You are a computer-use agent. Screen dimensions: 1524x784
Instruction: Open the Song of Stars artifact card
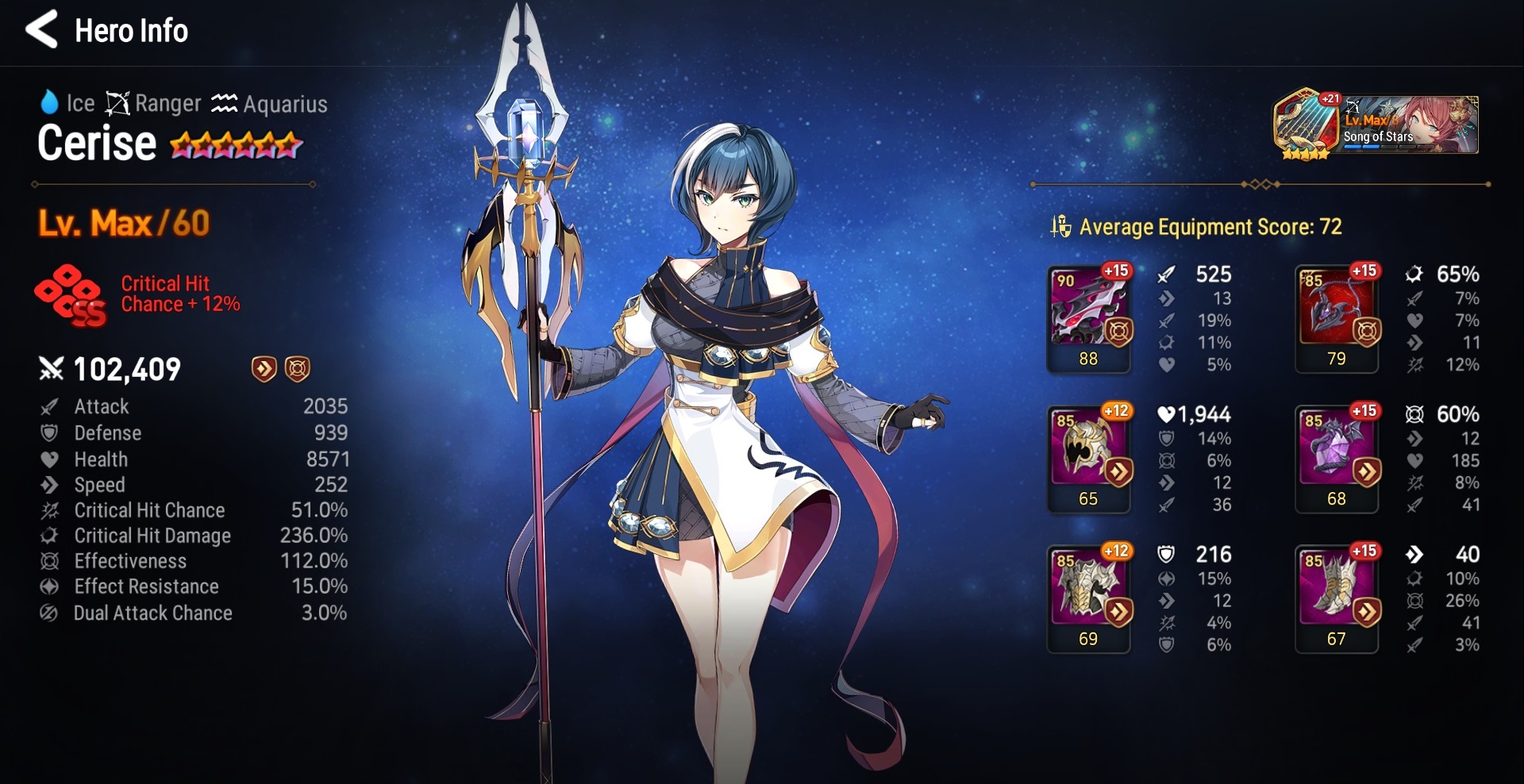(x=1376, y=125)
